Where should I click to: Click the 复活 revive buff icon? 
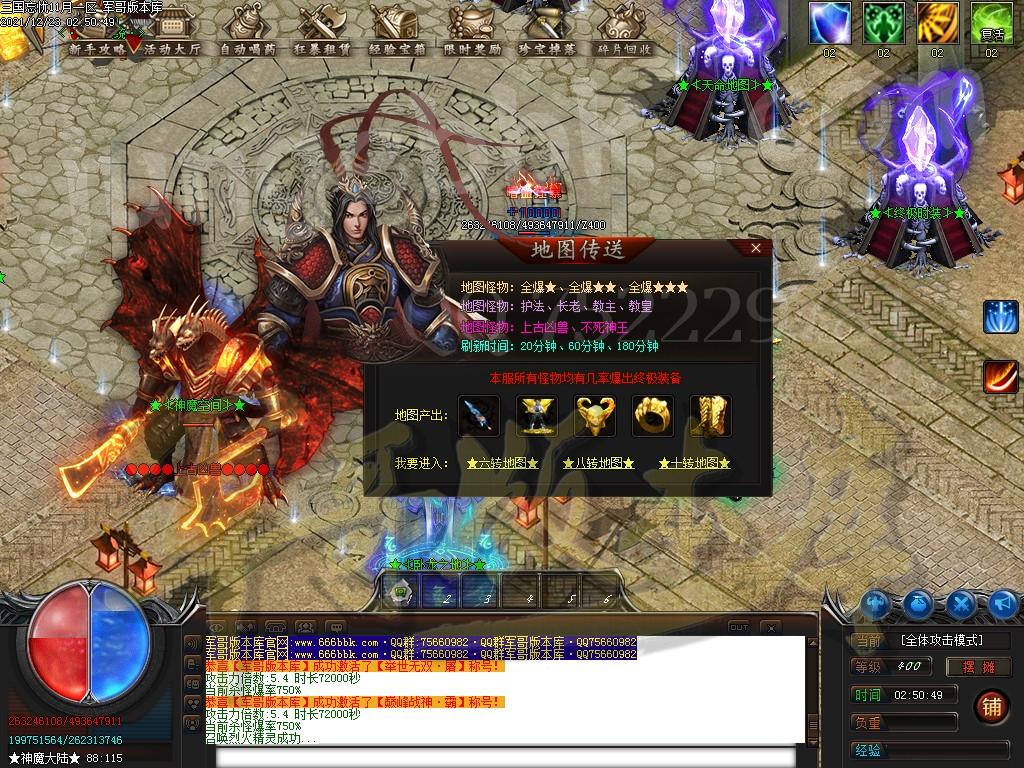click(991, 22)
